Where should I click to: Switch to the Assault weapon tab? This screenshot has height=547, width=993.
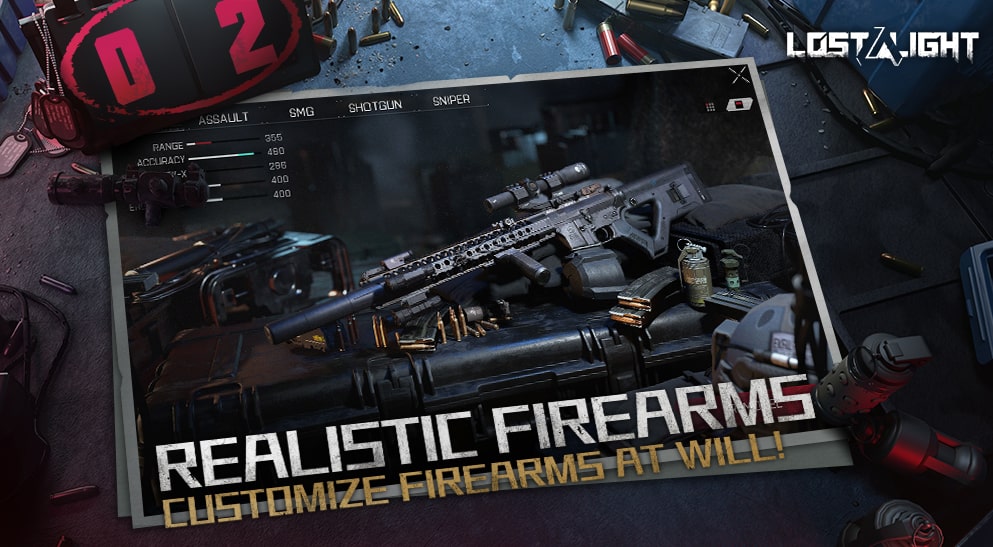[x=223, y=120]
